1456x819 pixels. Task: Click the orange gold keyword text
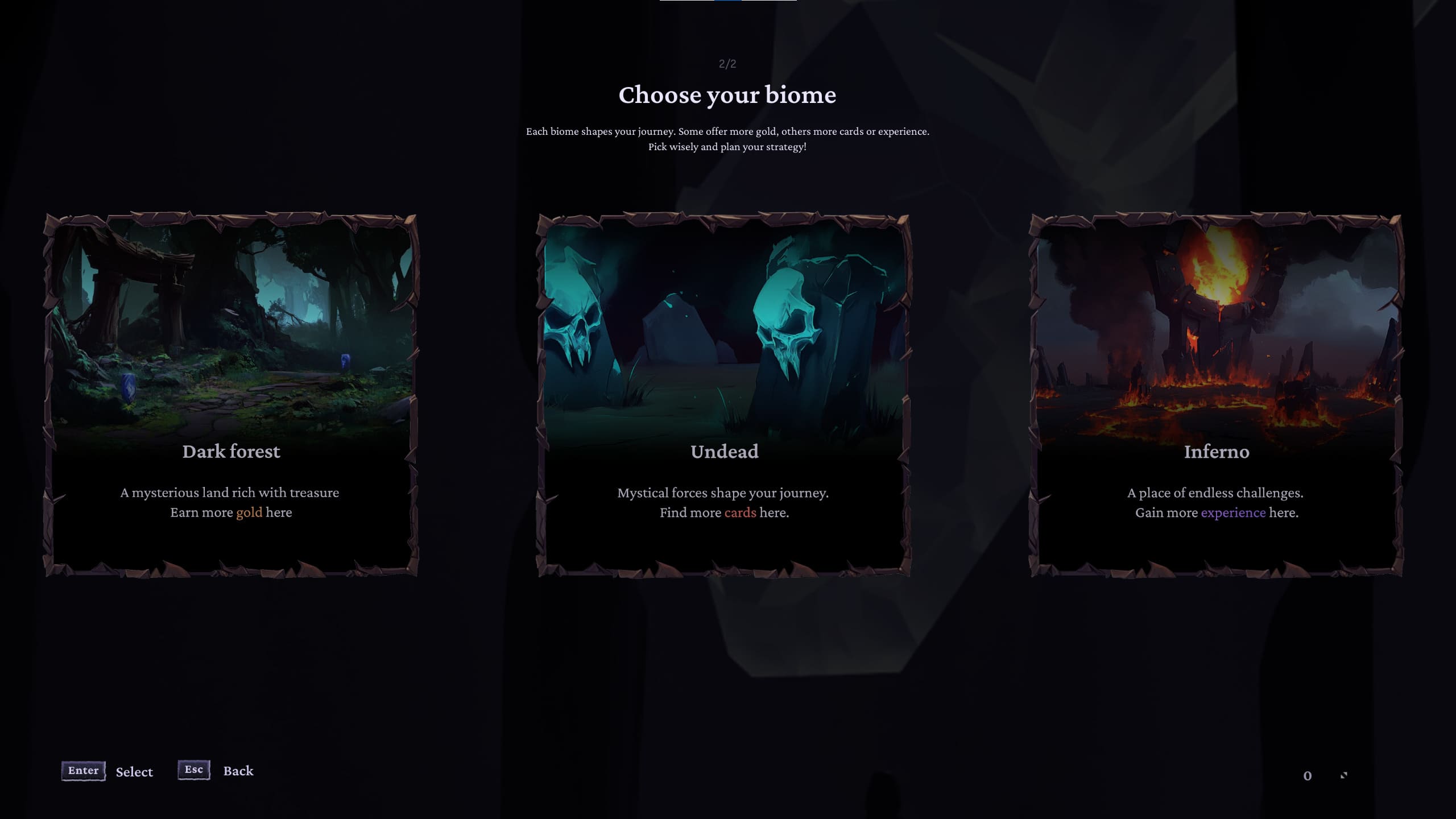[x=249, y=512]
